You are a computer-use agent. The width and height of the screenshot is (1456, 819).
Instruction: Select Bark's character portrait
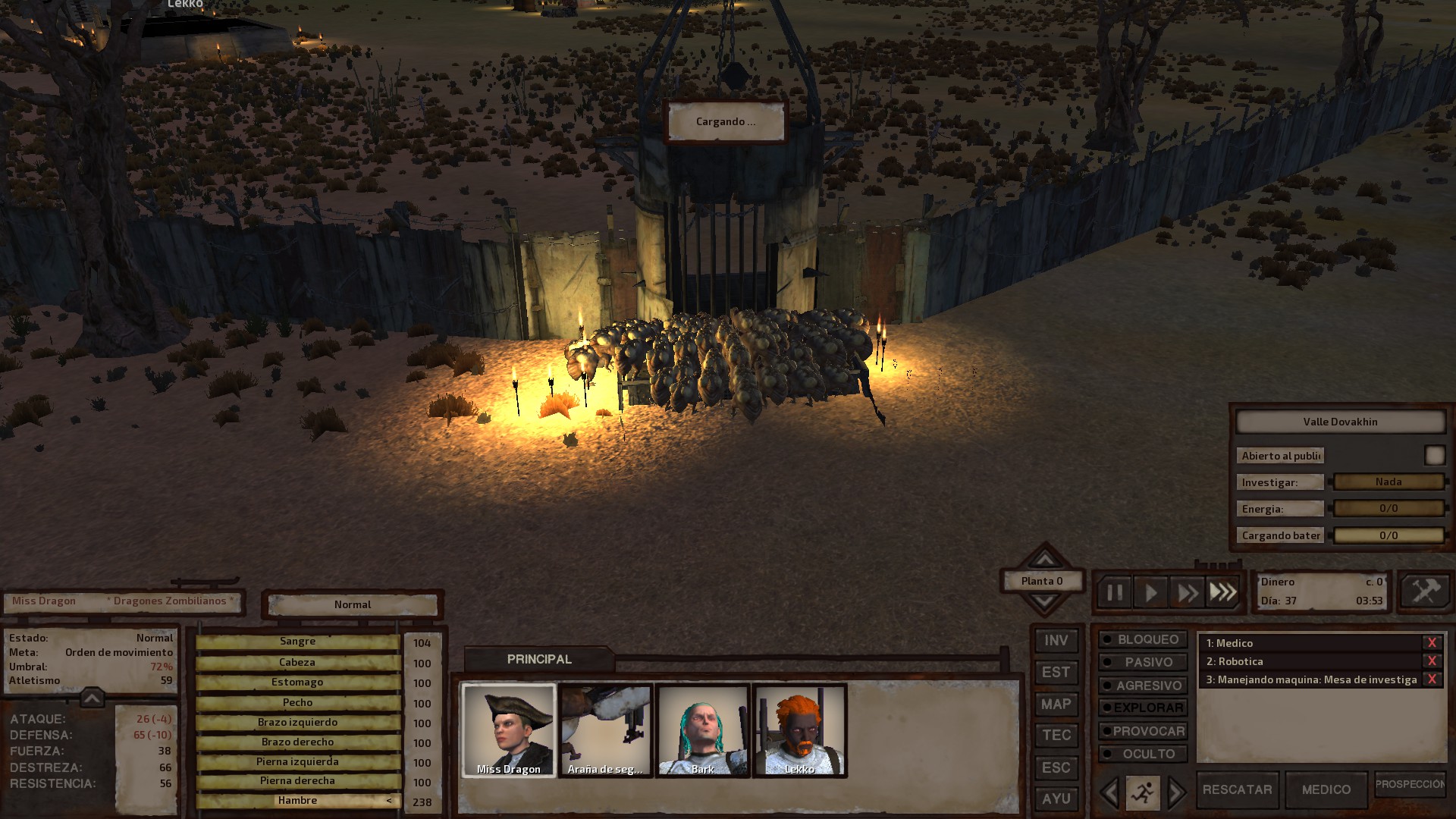pyautogui.click(x=703, y=730)
